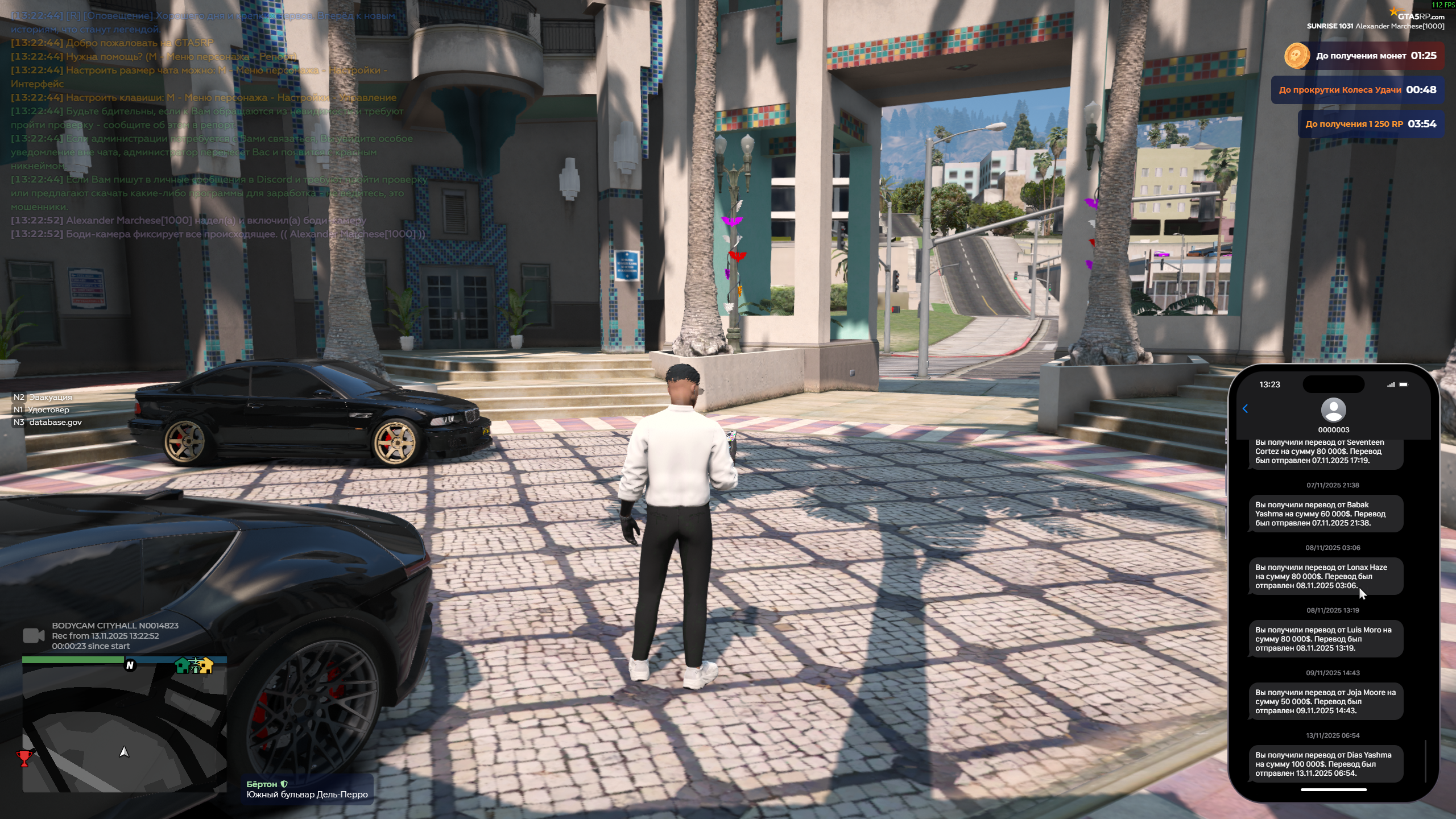Viewport: 1456px width, 819px height.
Task: Open the Колеса Удачи spin timer
Action: click(x=1357, y=90)
